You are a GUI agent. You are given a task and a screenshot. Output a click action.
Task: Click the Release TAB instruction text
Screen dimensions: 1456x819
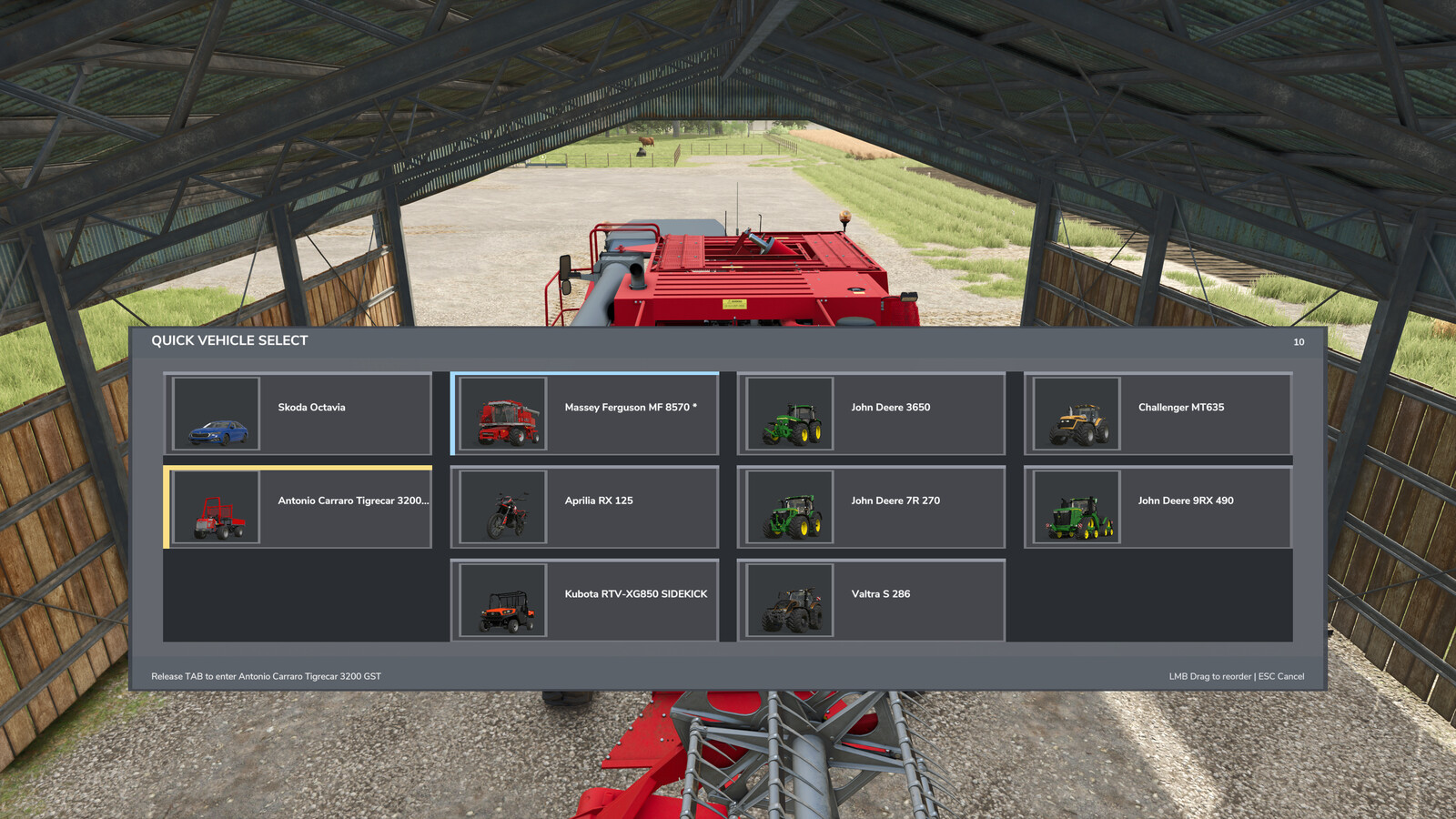click(x=268, y=676)
